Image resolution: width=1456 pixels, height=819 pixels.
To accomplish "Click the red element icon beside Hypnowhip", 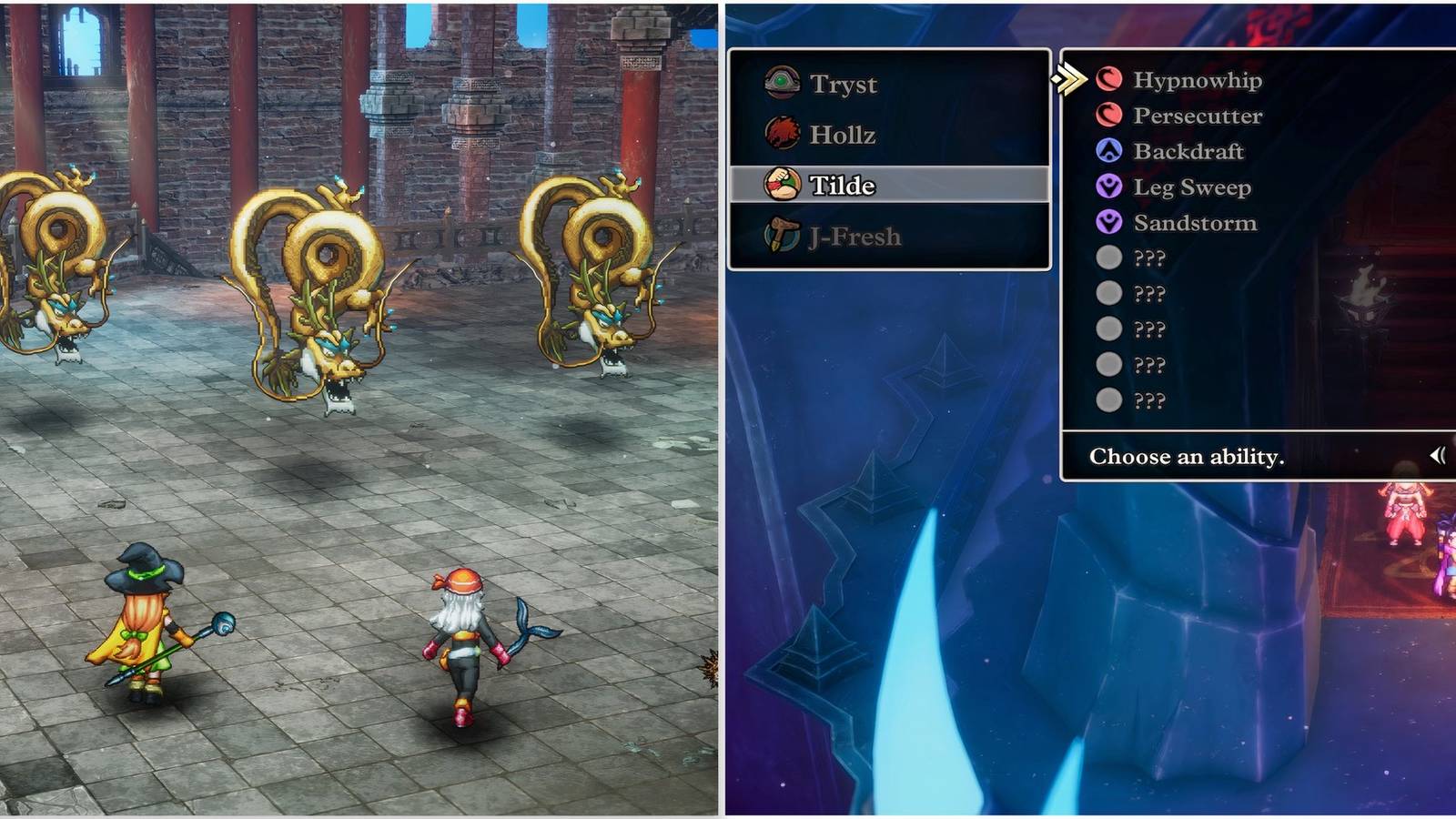I will (1107, 81).
